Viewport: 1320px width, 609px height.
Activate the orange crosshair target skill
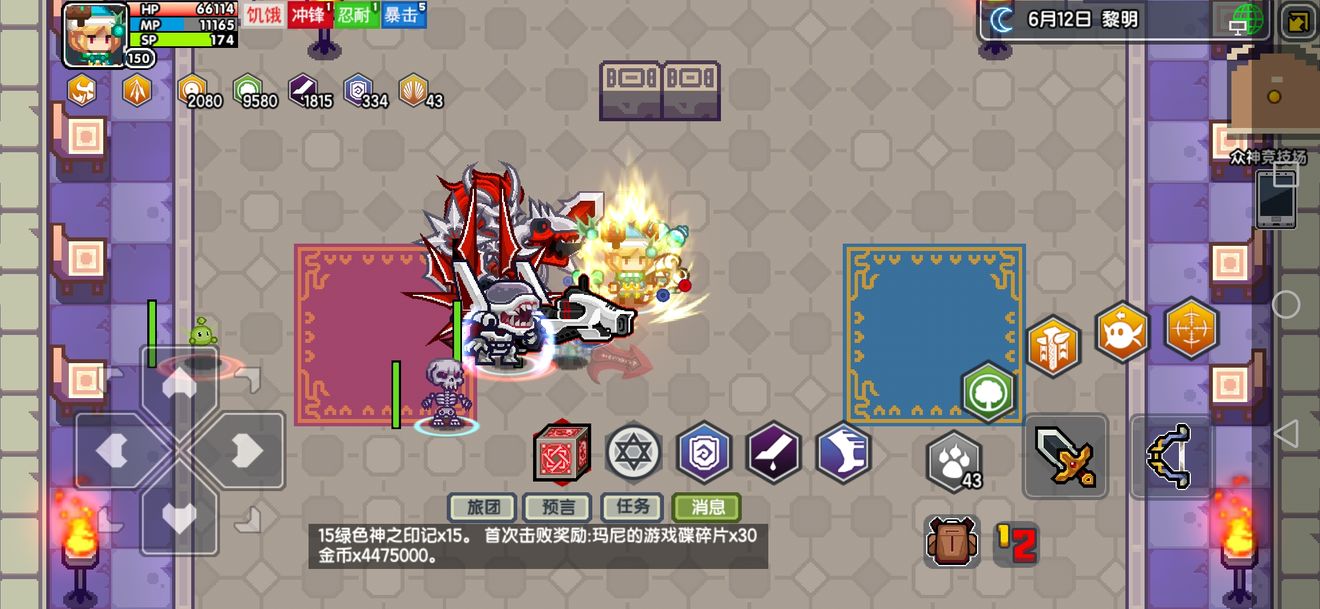coord(1192,328)
